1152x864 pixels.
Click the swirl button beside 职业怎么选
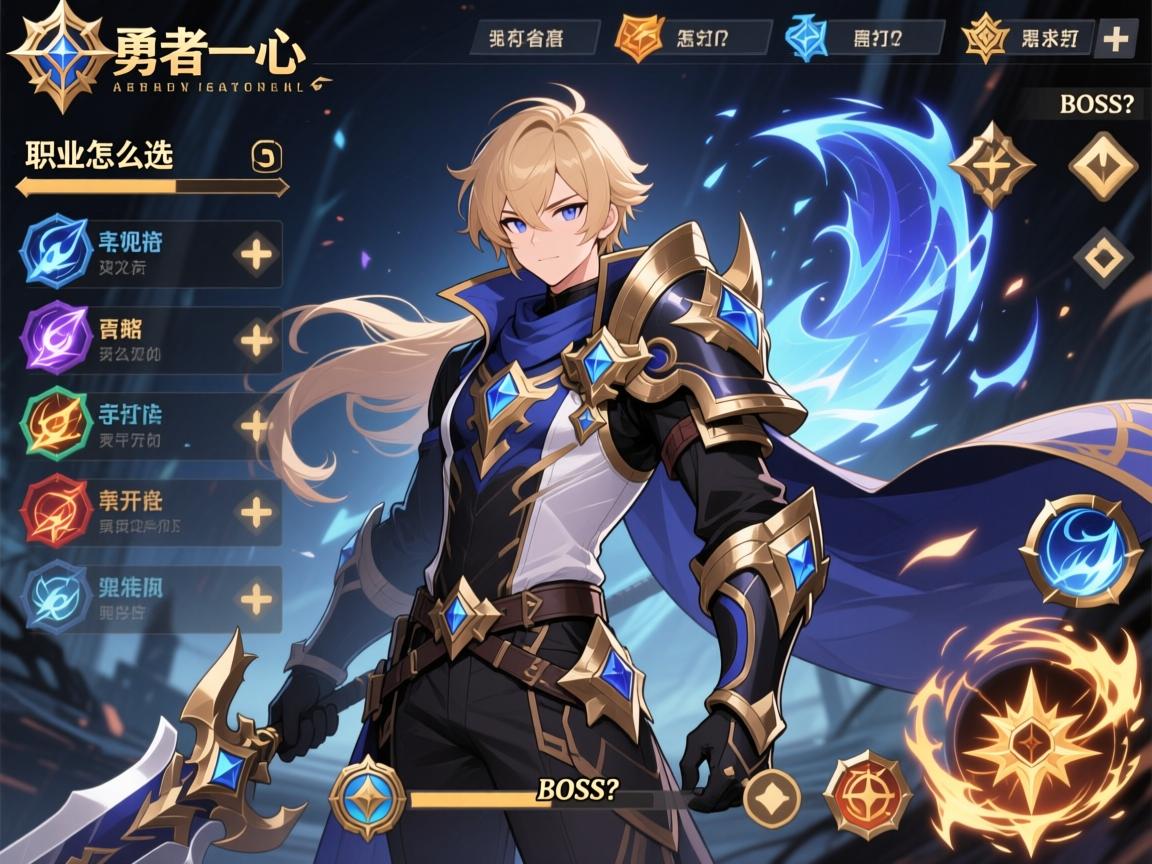coord(270,156)
